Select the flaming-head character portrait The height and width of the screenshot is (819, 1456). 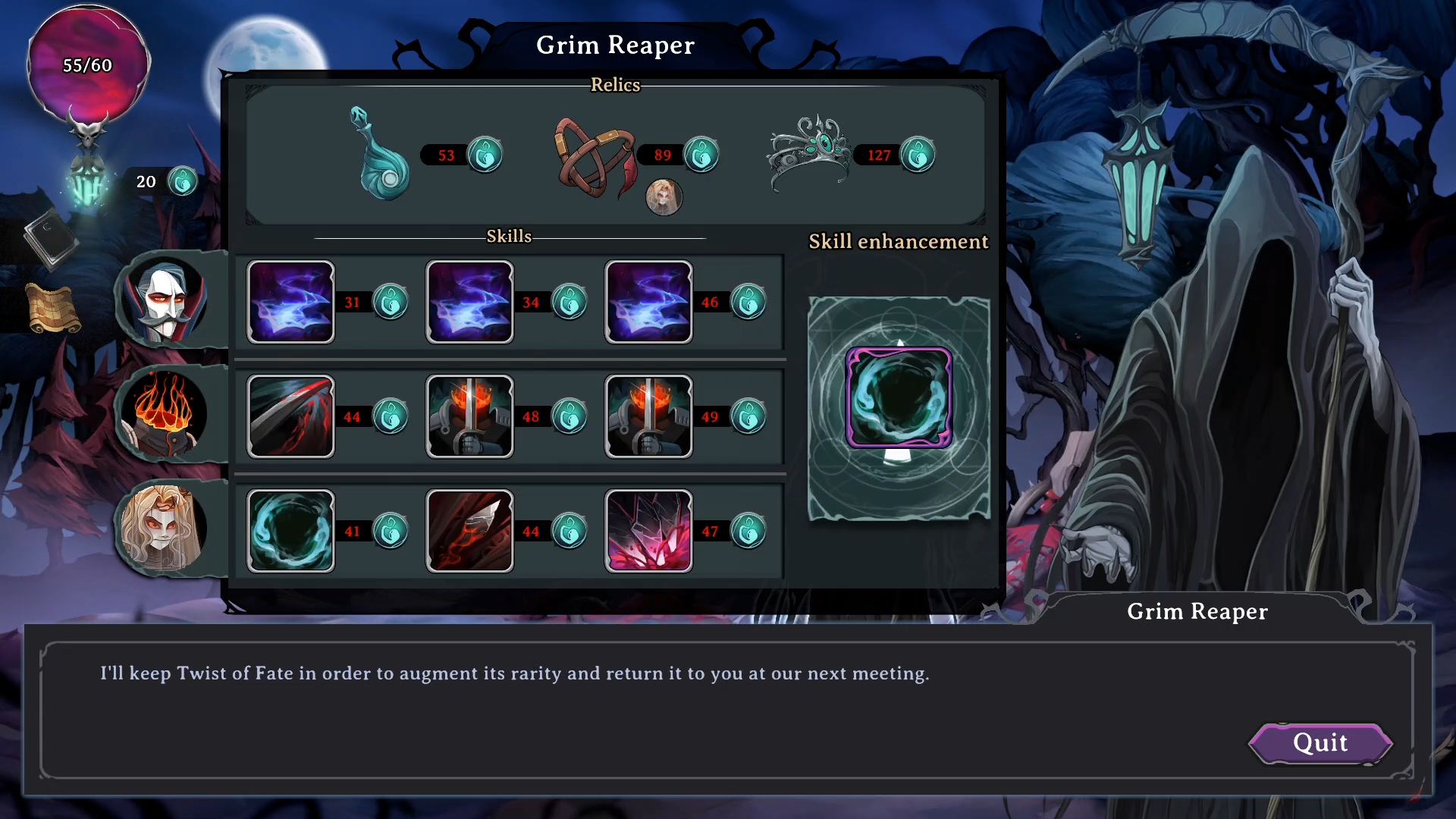click(165, 415)
